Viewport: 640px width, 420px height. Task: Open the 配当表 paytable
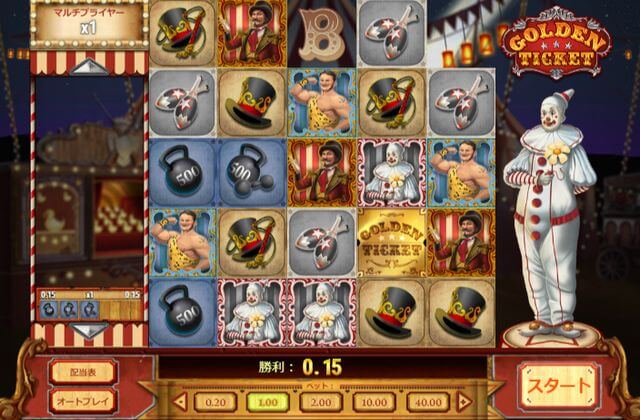pos(83,372)
